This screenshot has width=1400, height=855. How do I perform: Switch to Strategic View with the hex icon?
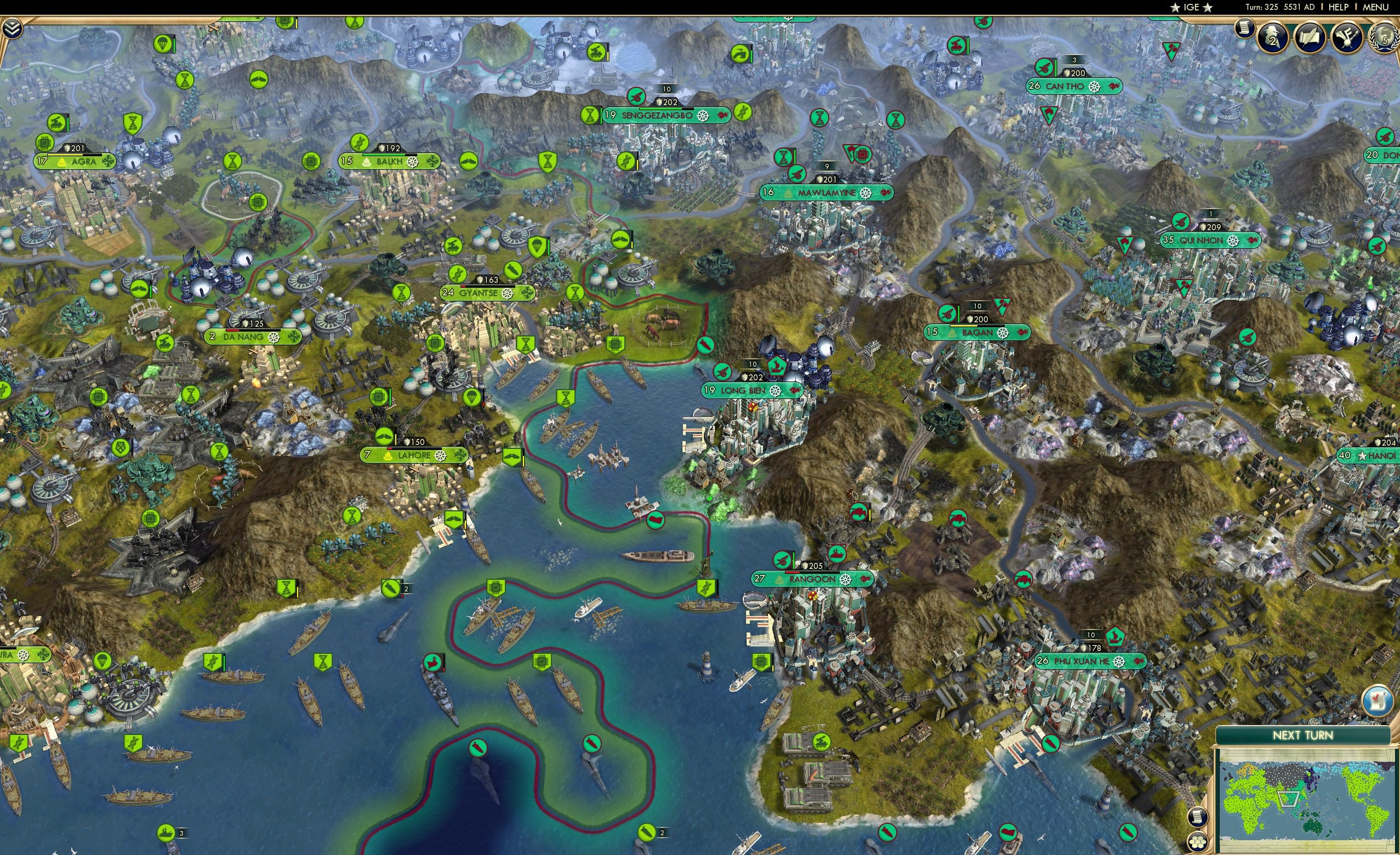(x=1198, y=842)
